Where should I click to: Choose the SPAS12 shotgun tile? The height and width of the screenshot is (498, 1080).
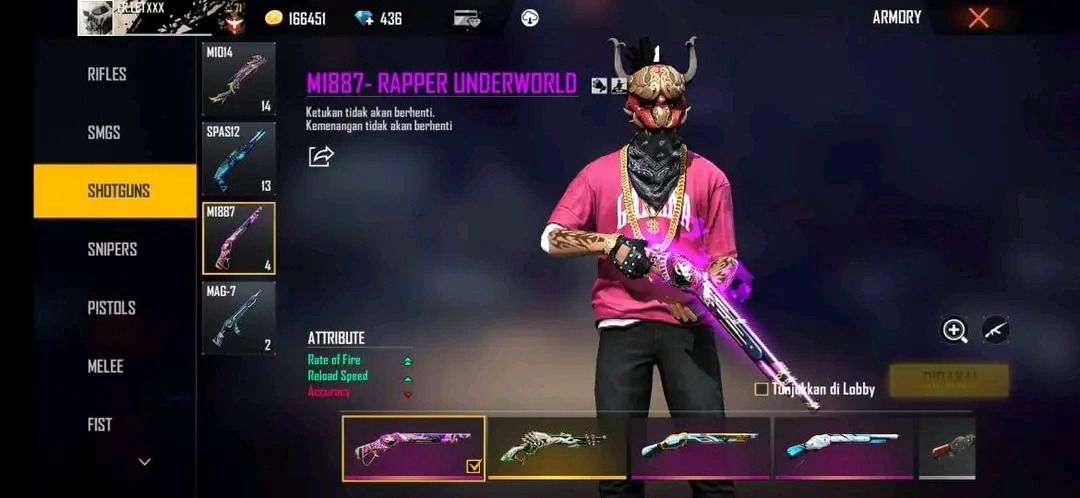(x=239, y=158)
